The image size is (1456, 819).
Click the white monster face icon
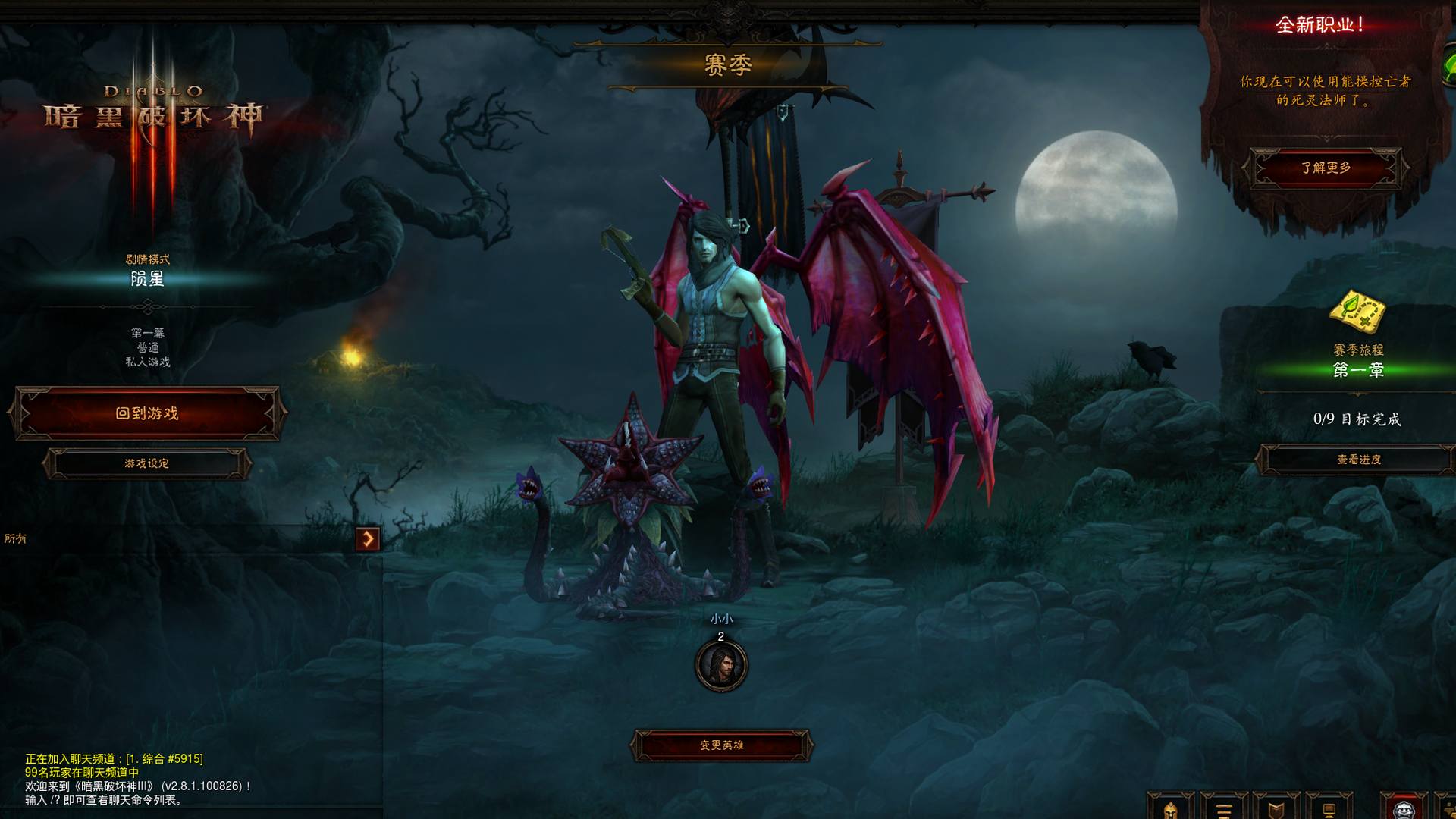(x=1404, y=808)
